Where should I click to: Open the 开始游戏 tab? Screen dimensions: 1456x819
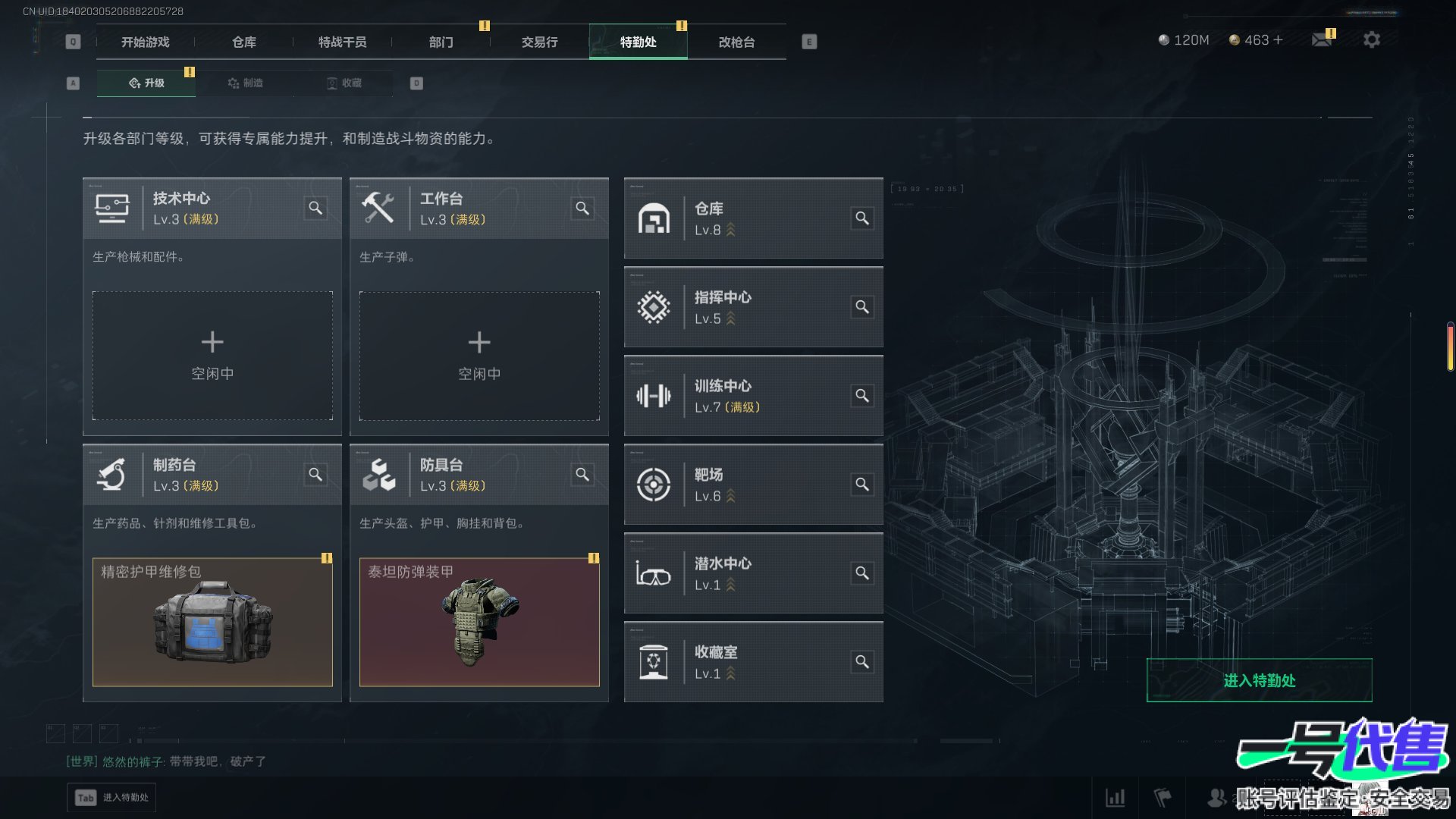(146, 42)
